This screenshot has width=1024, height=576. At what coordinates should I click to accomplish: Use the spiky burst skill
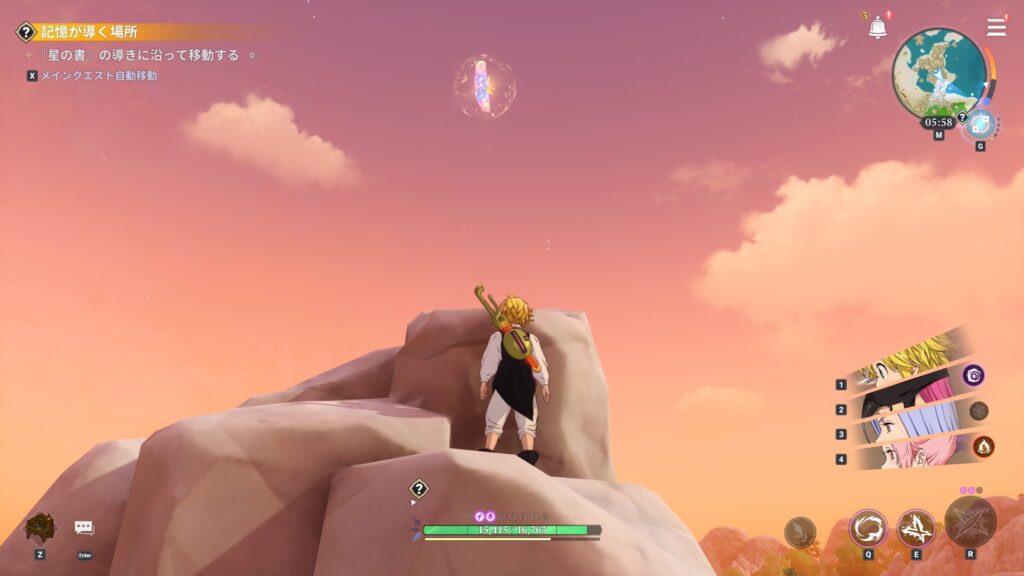tap(915, 528)
